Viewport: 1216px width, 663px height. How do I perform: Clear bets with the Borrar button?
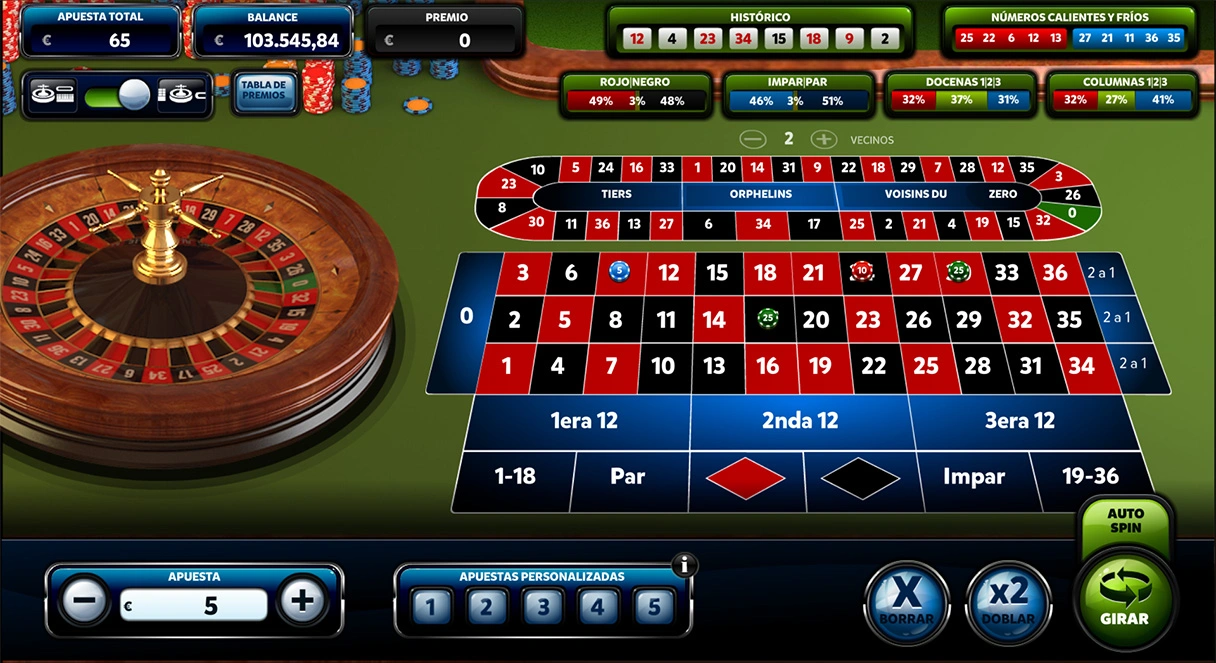905,600
